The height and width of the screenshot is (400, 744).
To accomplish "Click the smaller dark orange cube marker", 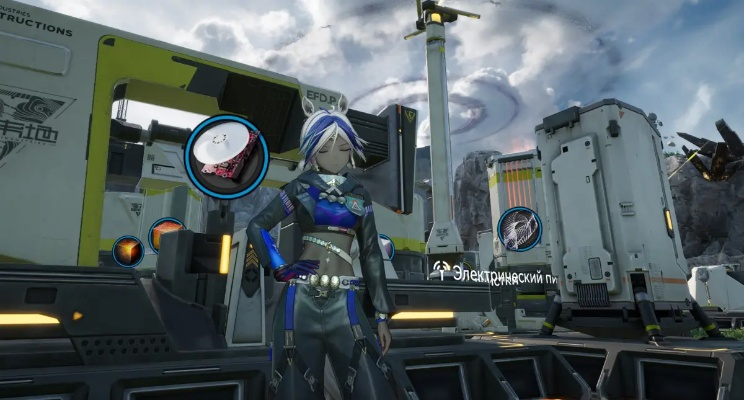I will click(127, 251).
